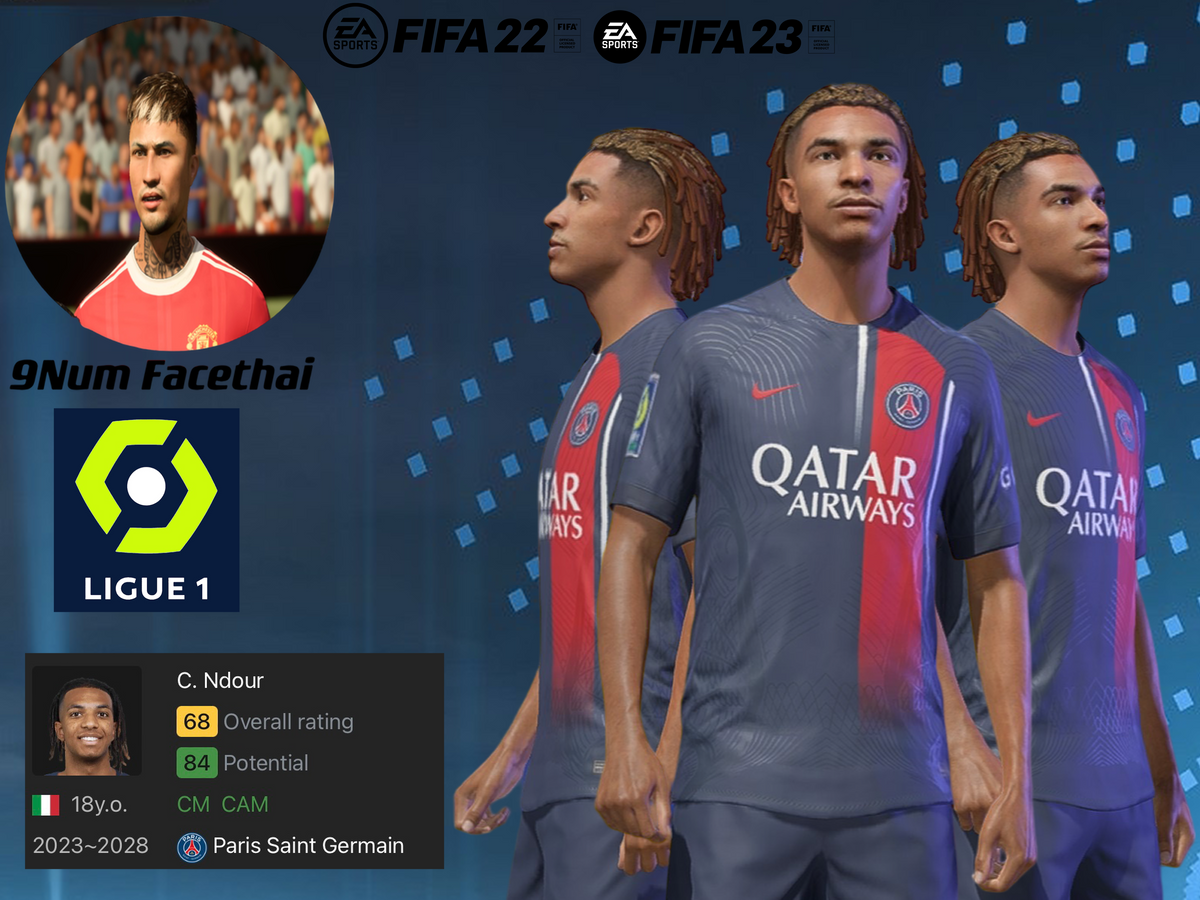
Task: Open the Paris Saint Germain club link
Action: 308,846
